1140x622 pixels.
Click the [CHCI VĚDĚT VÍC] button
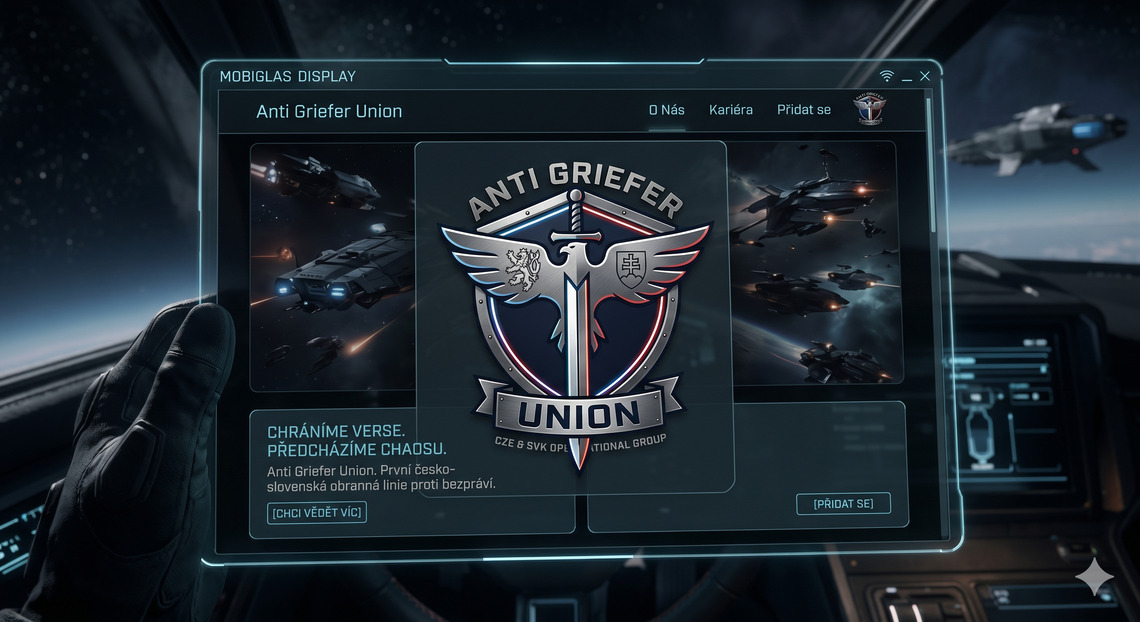(x=317, y=513)
